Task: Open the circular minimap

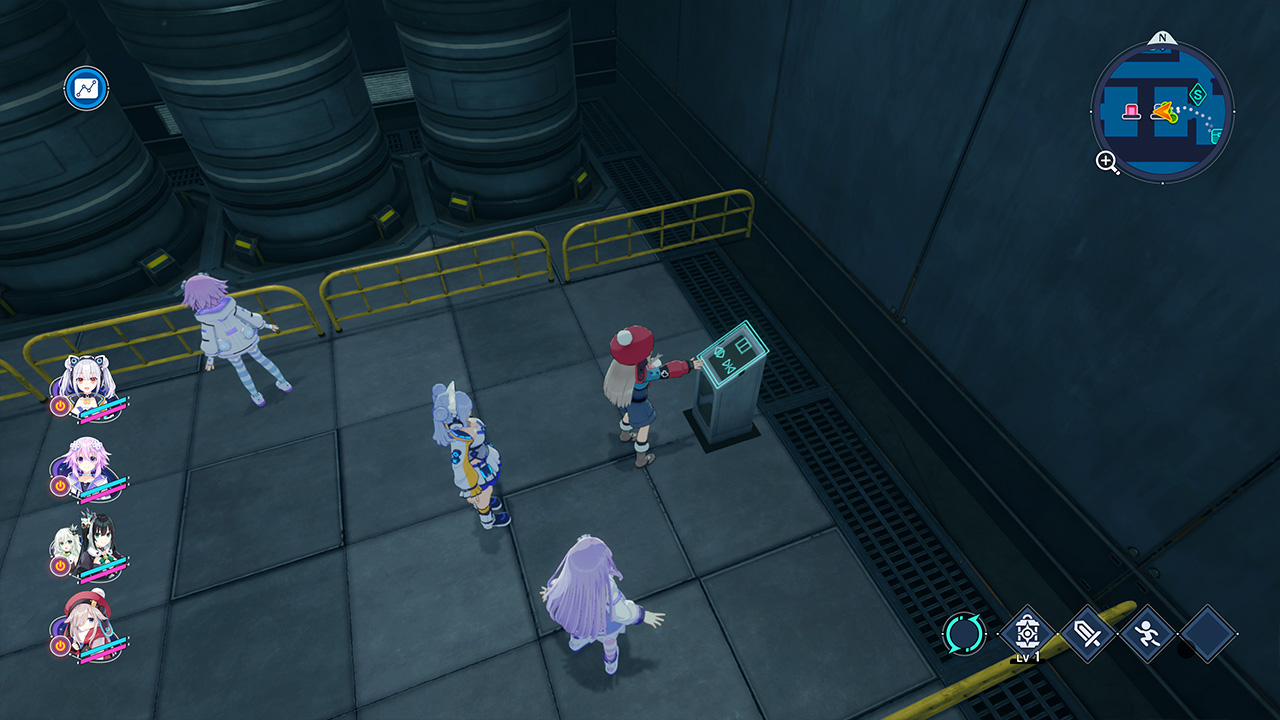Action: (x=1162, y=110)
